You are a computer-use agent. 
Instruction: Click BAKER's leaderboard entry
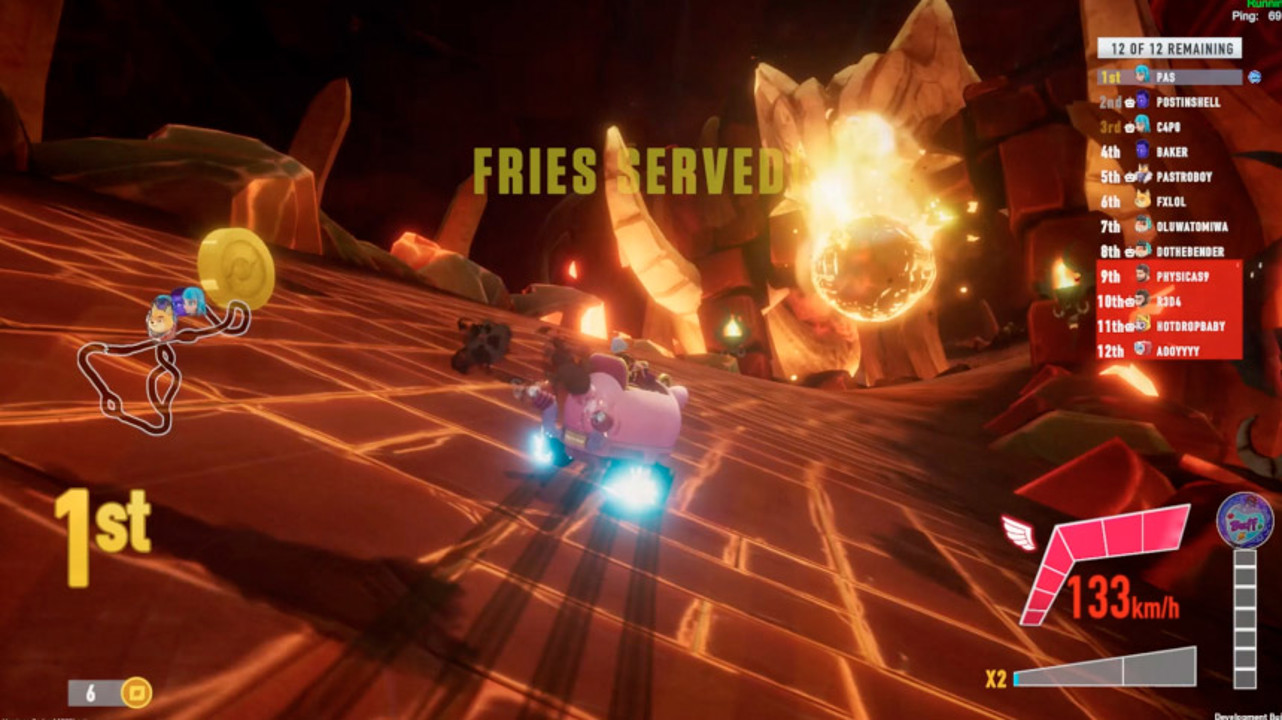1170,152
